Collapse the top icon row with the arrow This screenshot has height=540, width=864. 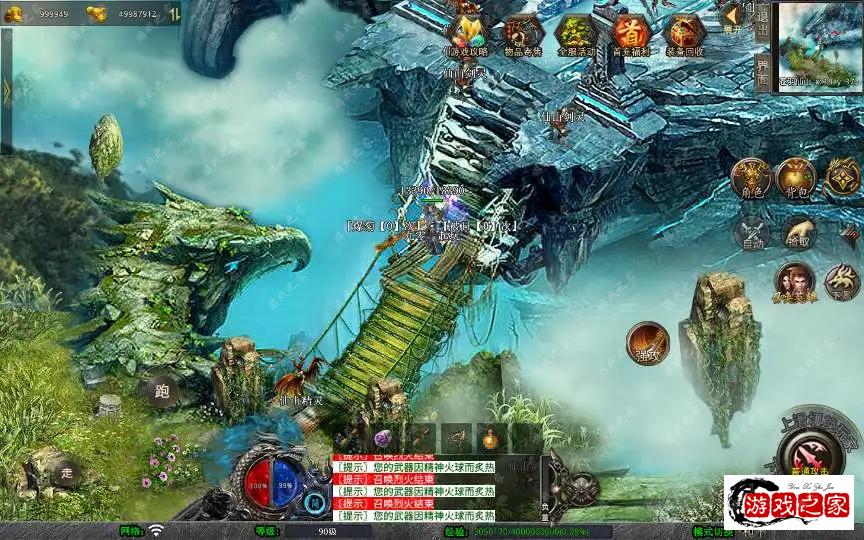coord(733,15)
